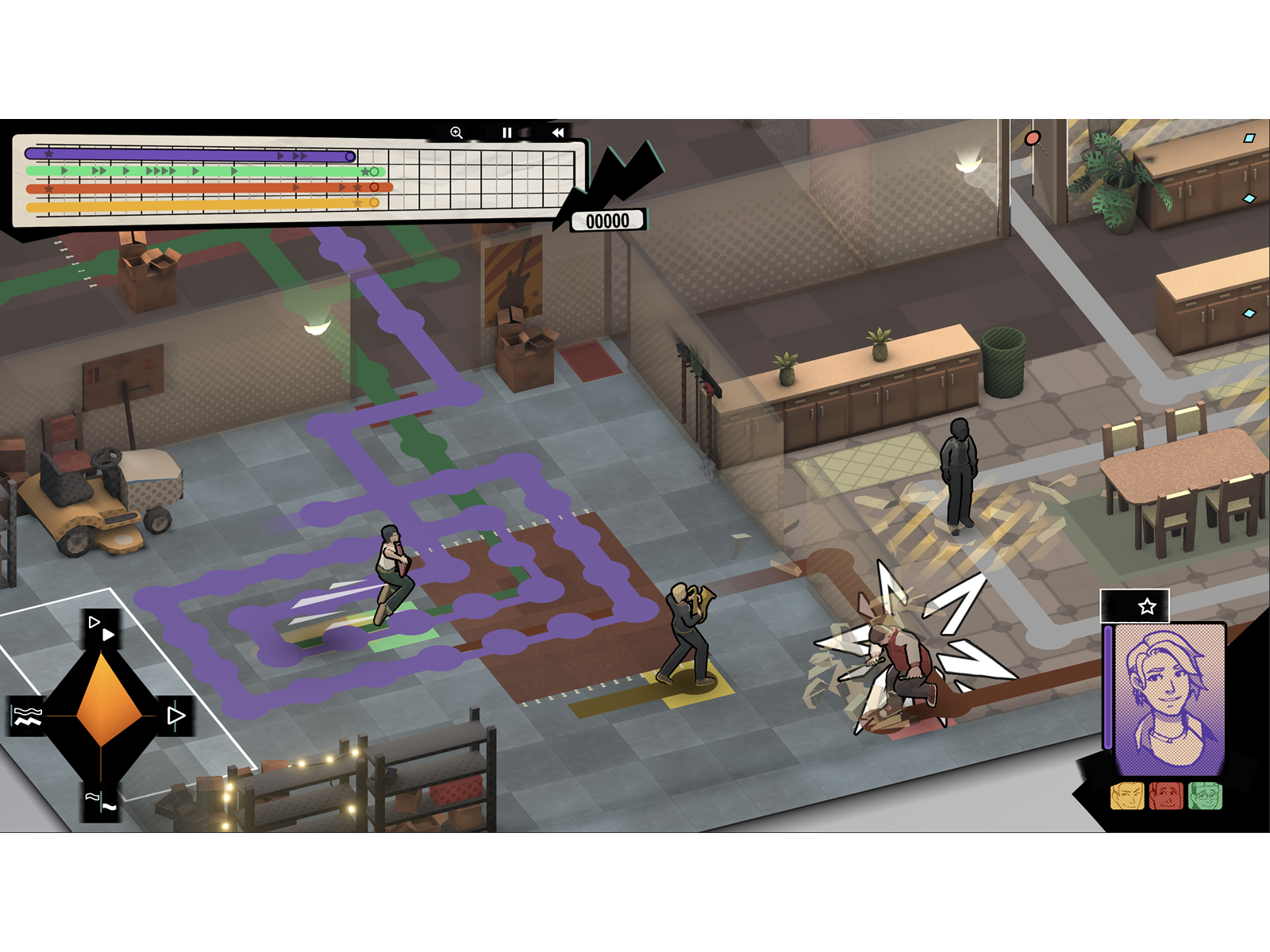The height and width of the screenshot is (952, 1270).
Task: Pick the double-arrow action above the orange diamond
Action: click(100, 628)
